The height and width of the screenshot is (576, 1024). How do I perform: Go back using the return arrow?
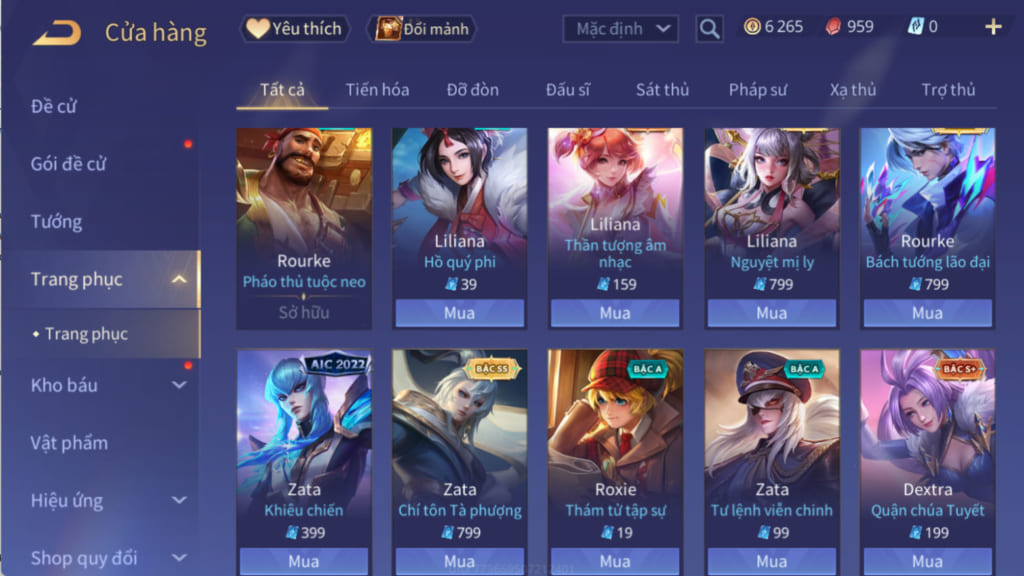coord(56,33)
